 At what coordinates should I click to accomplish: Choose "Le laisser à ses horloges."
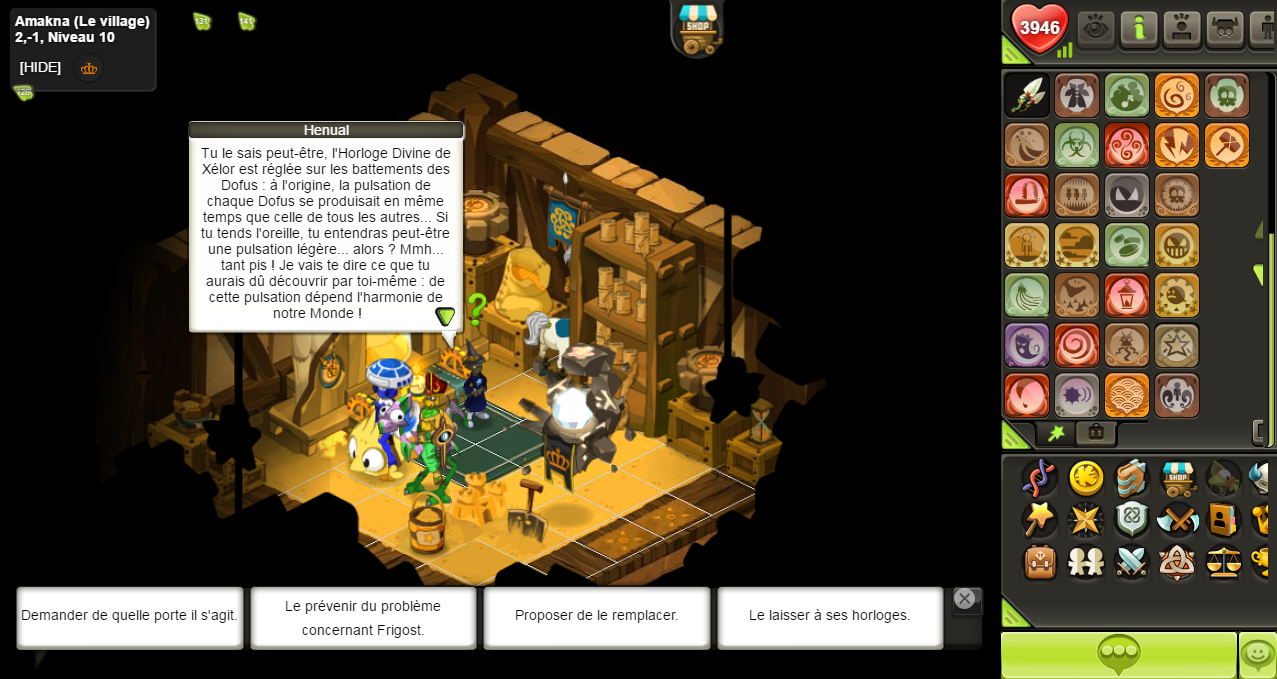829,616
